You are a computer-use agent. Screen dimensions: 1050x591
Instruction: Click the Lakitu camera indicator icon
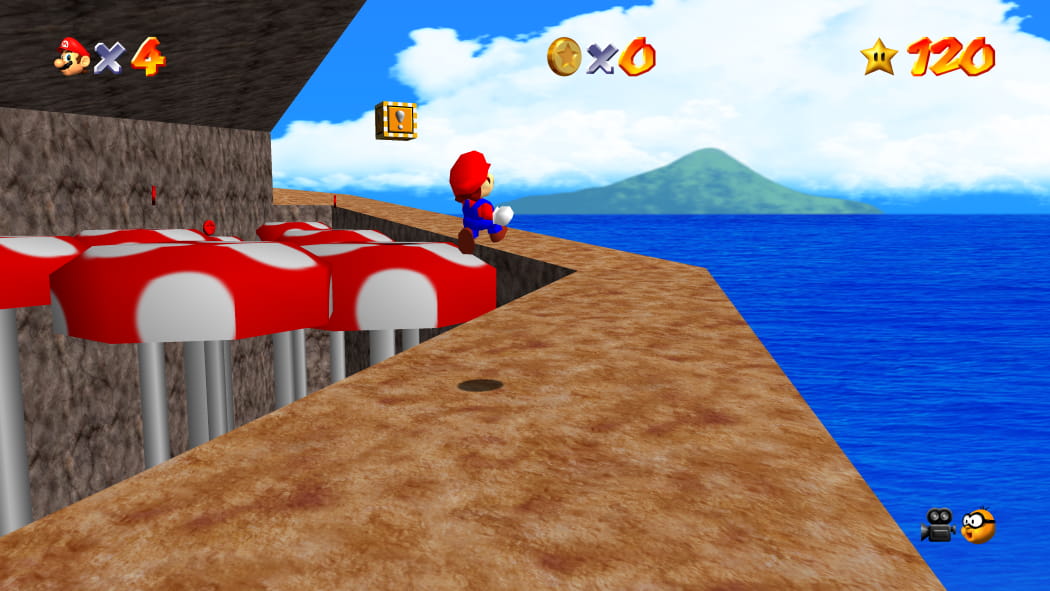pyautogui.click(x=978, y=525)
